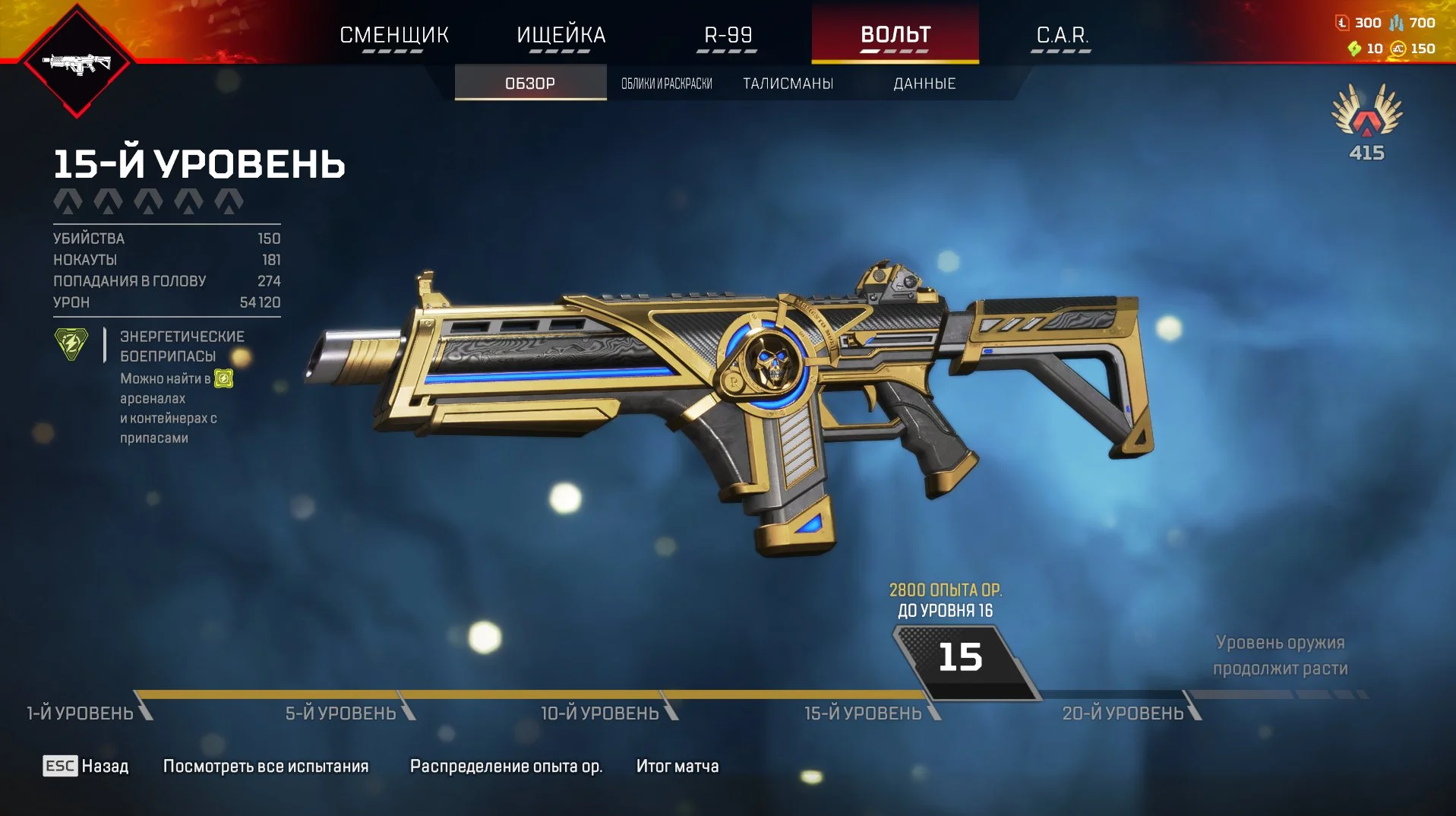Click the SMG category weapon icon
Viewport: 1456px width, 816px height.
pos(77,64)
